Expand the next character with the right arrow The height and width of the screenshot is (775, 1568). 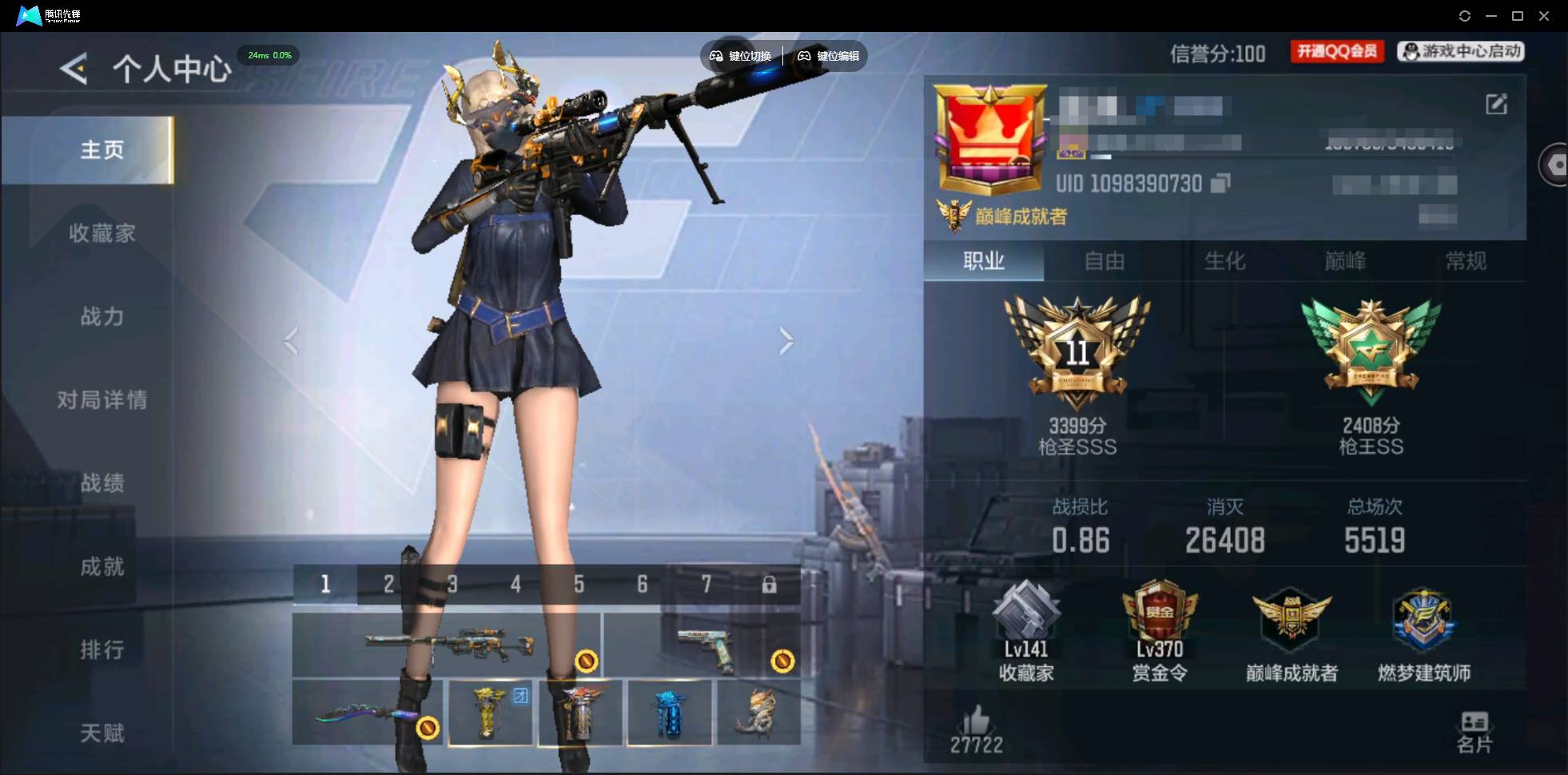coord(786,341)
